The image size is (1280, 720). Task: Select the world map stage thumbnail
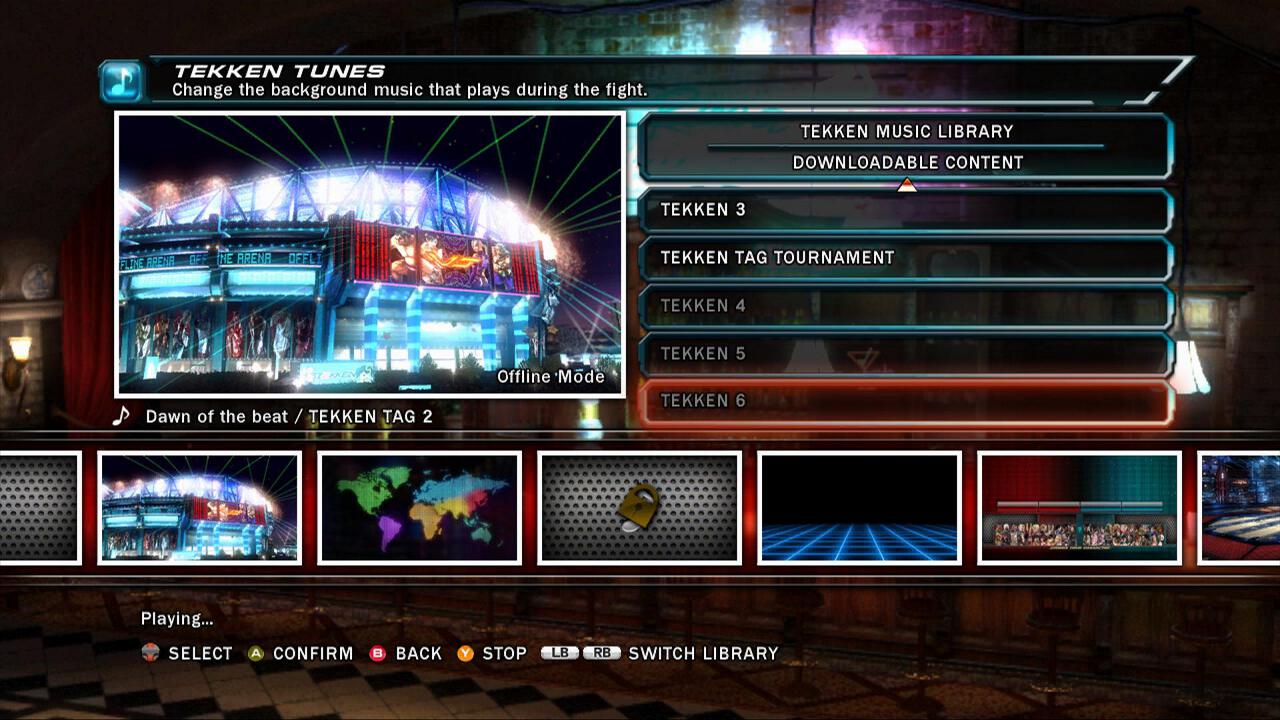pos(418,508)
